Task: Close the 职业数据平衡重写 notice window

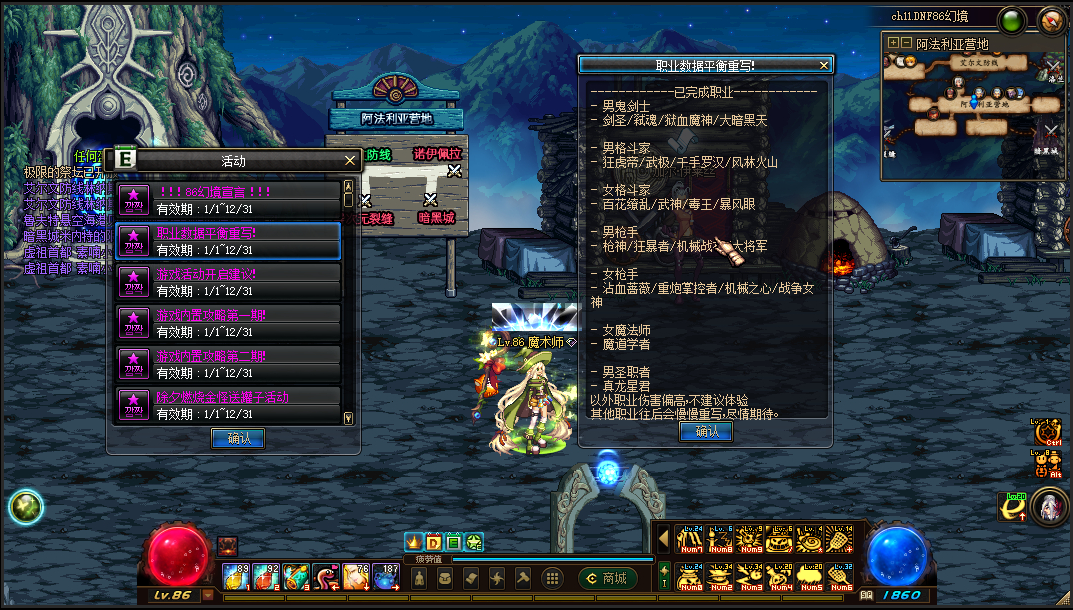Action: pos(824,65)
